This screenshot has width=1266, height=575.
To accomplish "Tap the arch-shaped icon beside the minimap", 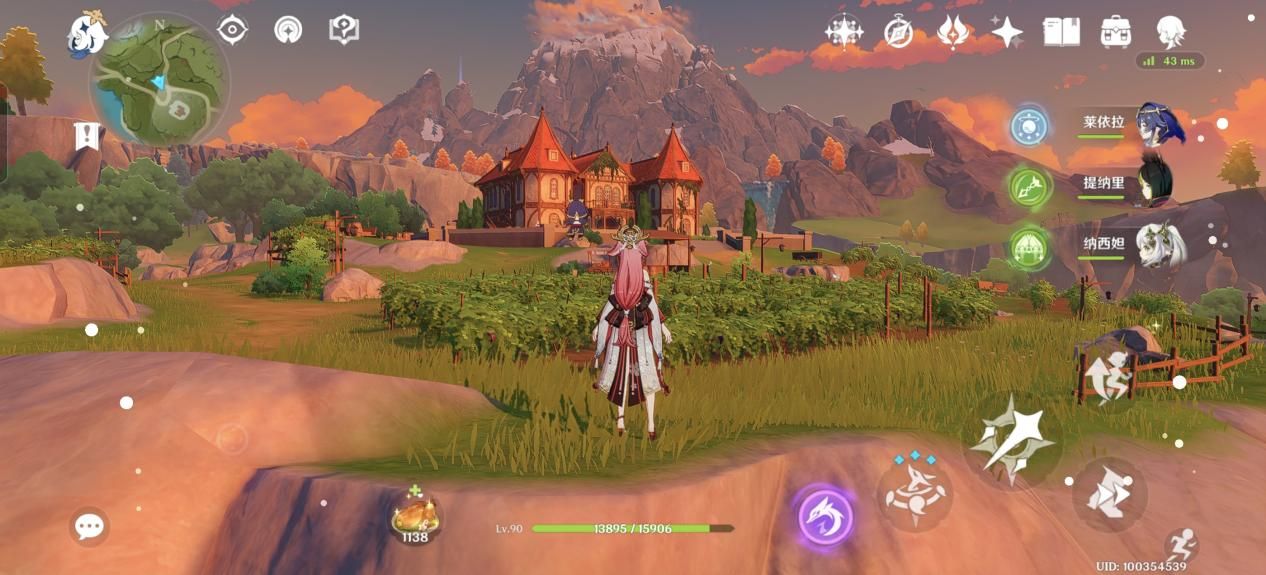I will coord(288,29).
